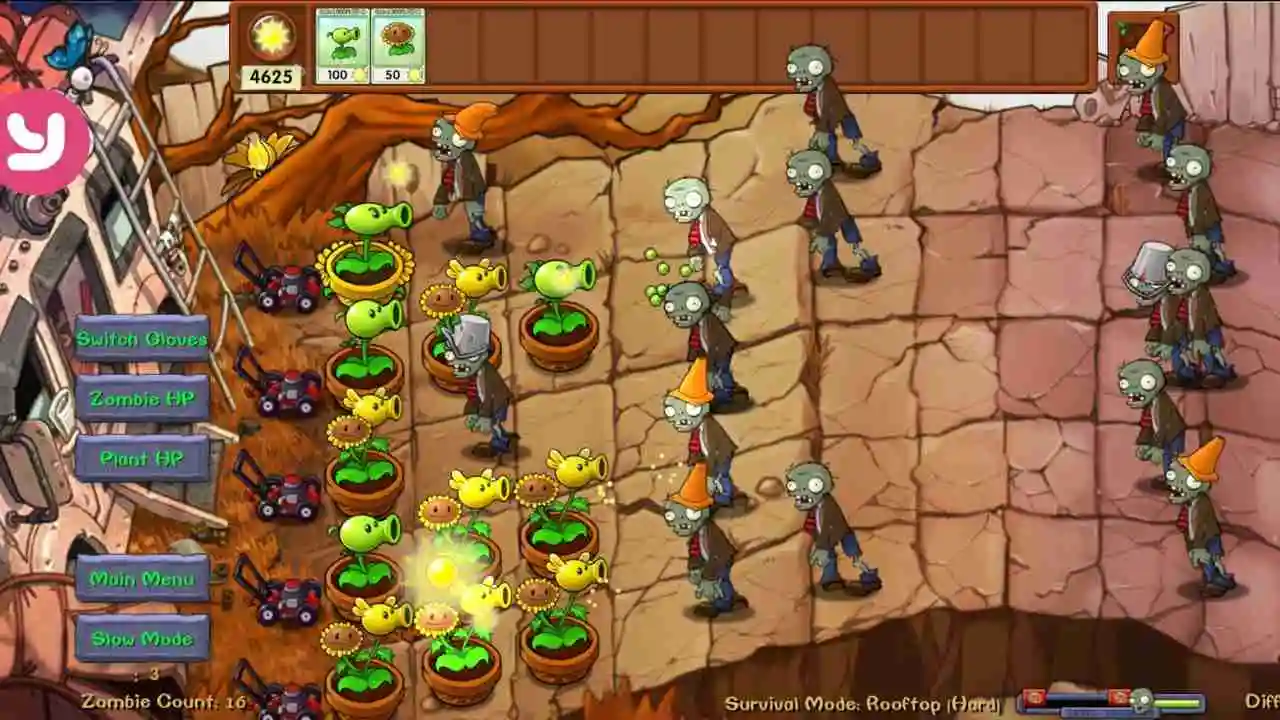Open the Main Menu
1280x720 pixels.
(x=142, y=578)
